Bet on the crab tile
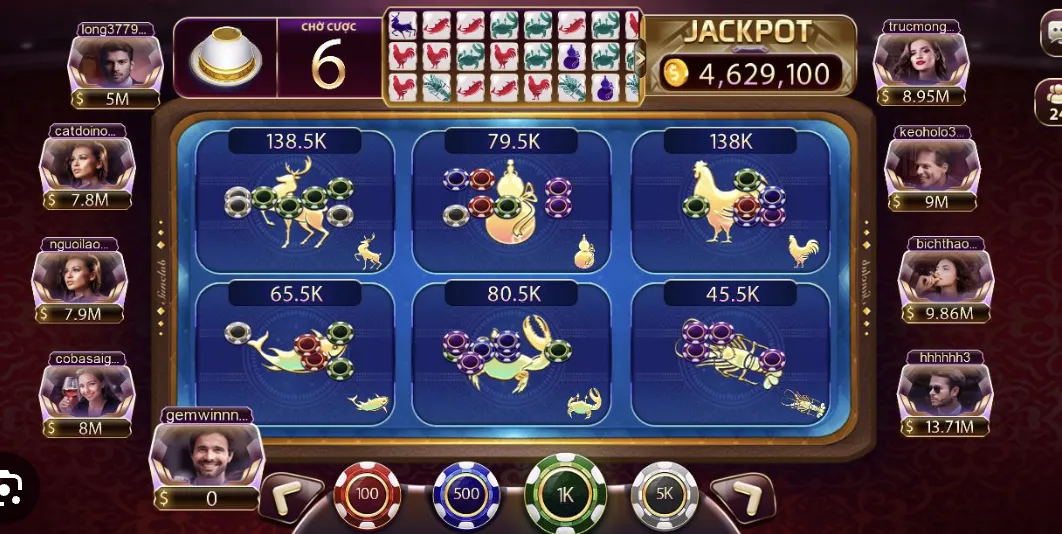 [x=511, y=351]
